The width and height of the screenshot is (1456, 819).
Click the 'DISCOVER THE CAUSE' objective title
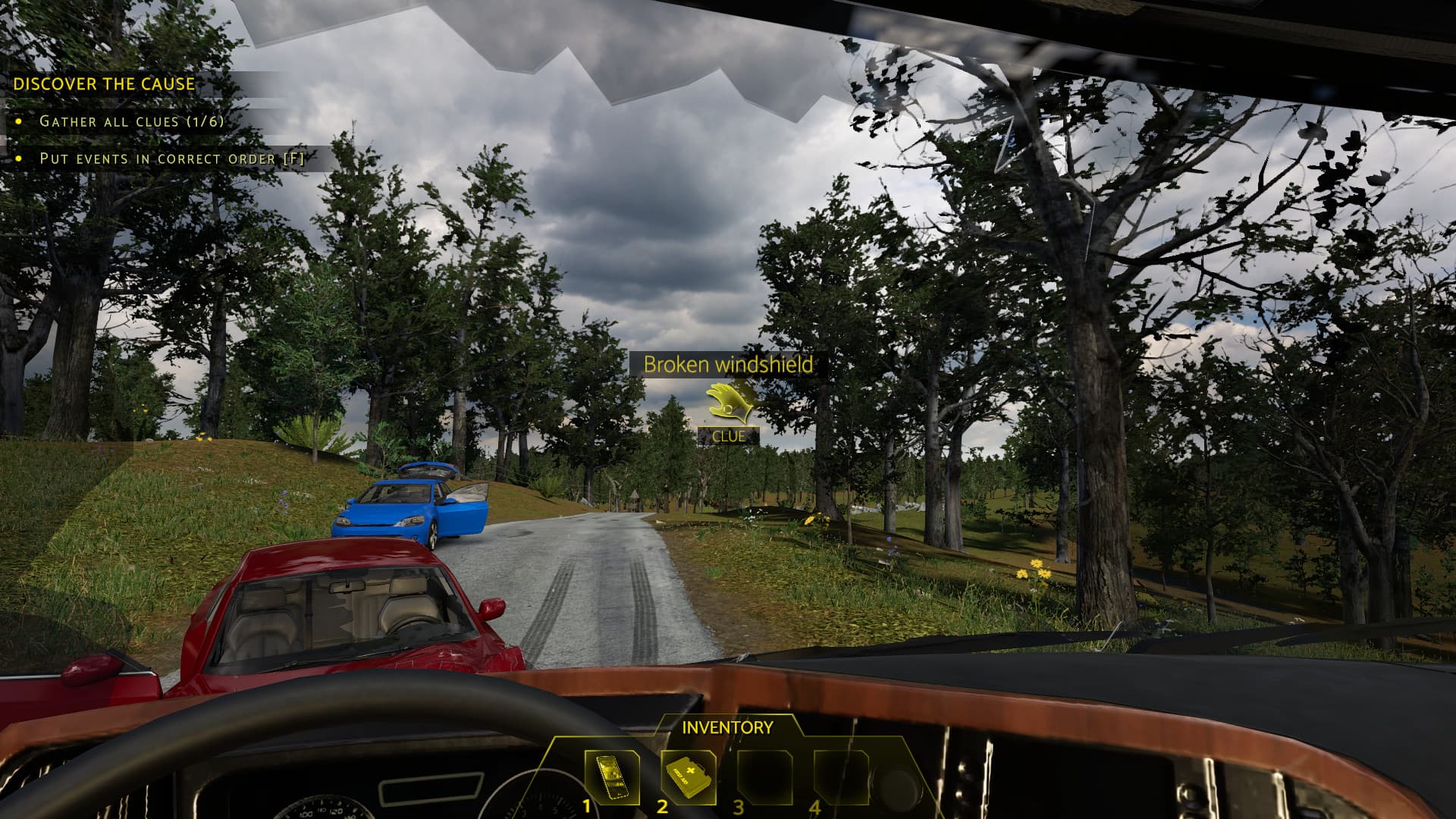click(104, 85)
